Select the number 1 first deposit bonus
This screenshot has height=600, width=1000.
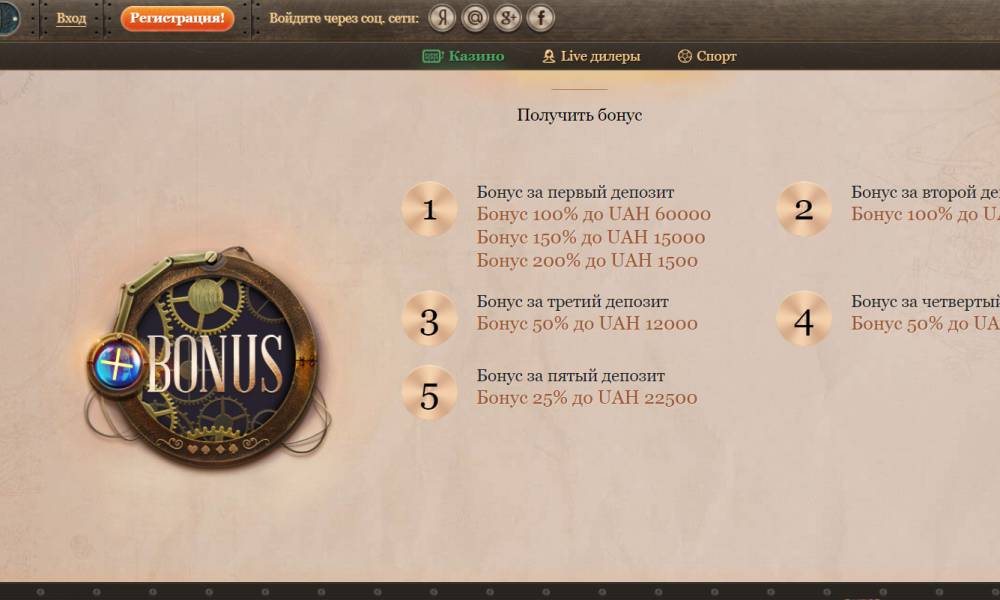pos(429,210)
